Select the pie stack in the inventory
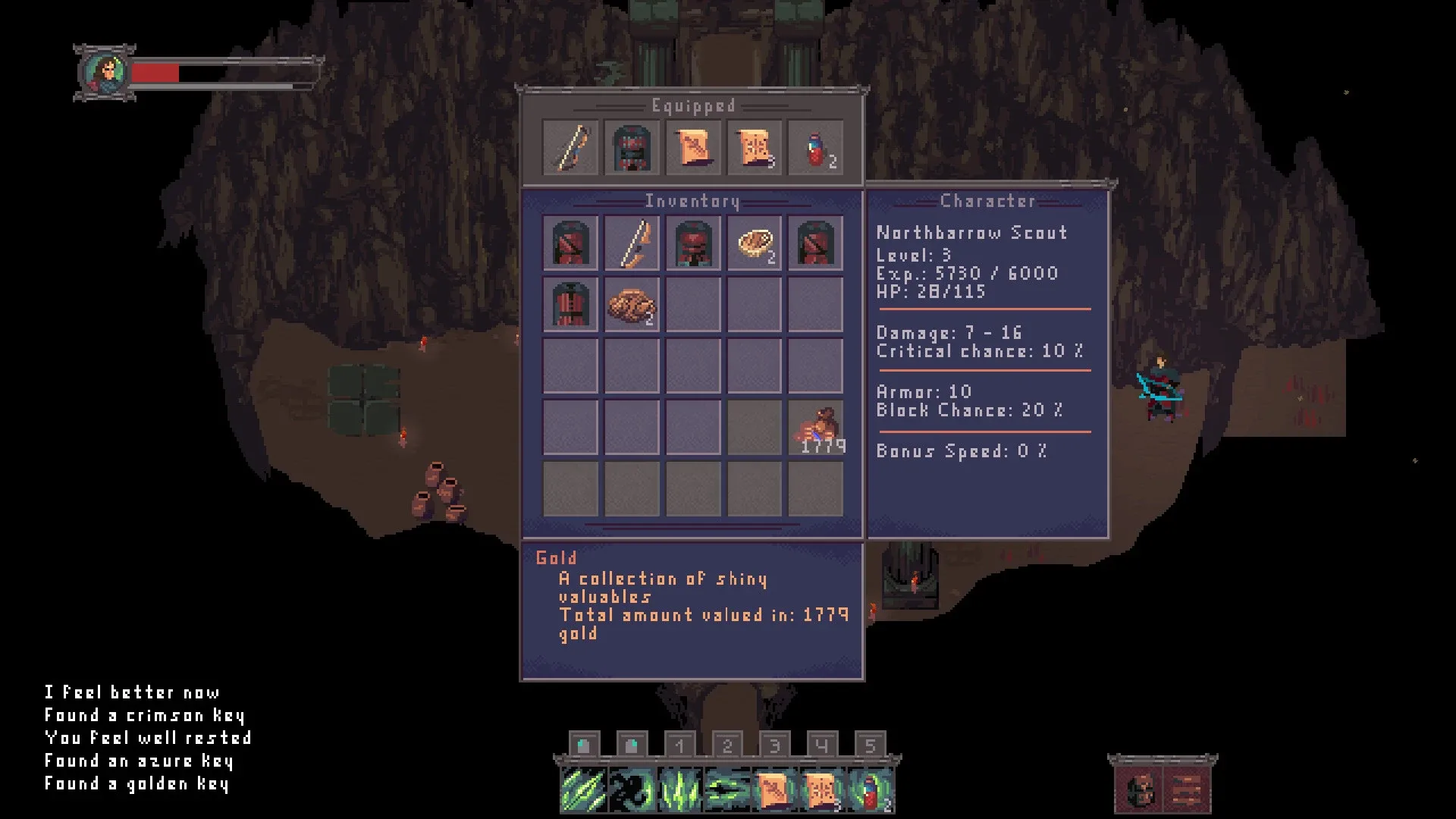 click(x=754, y=243)
